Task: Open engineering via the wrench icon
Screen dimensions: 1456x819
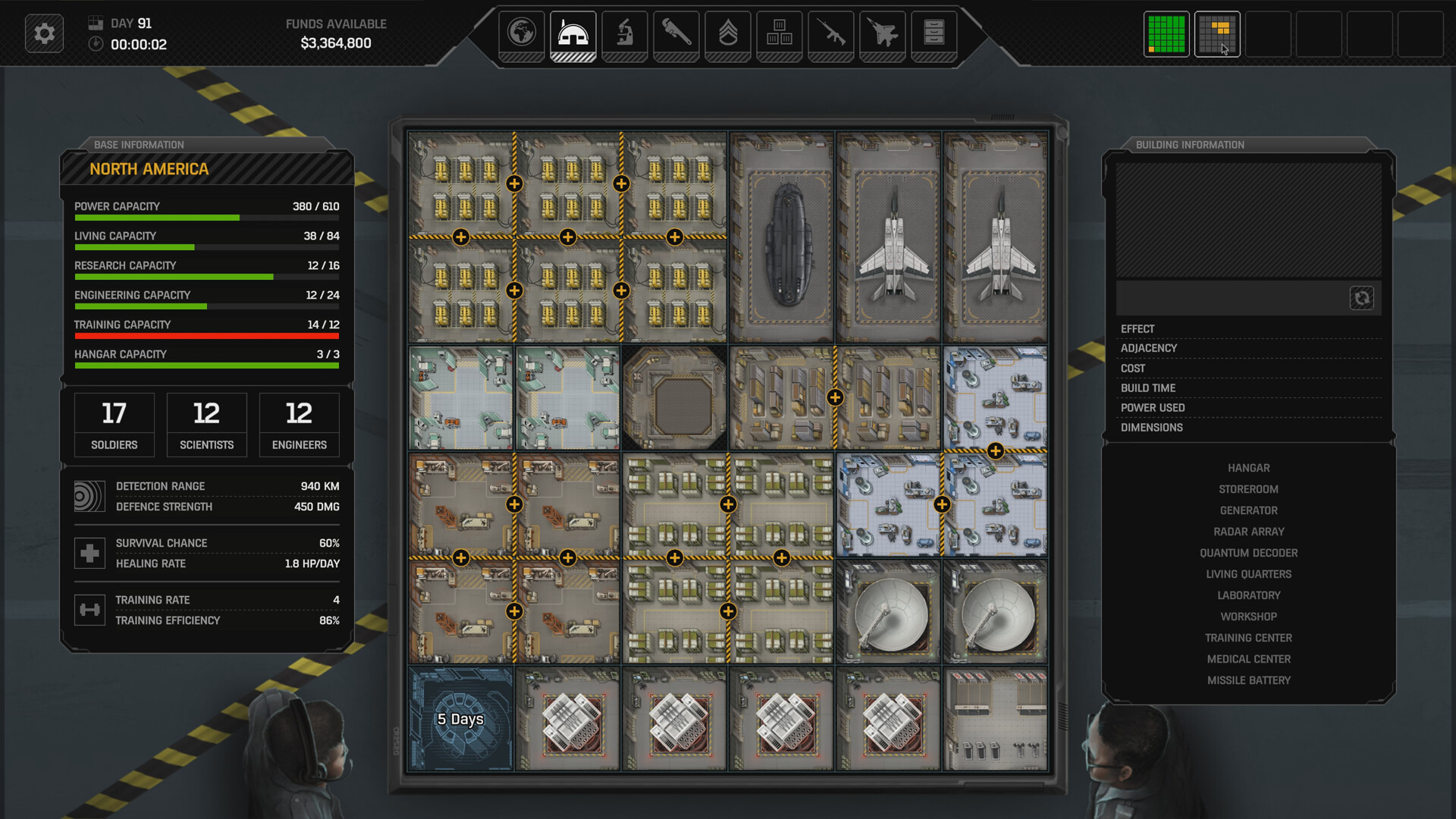Action: click(x=676, y=33)
